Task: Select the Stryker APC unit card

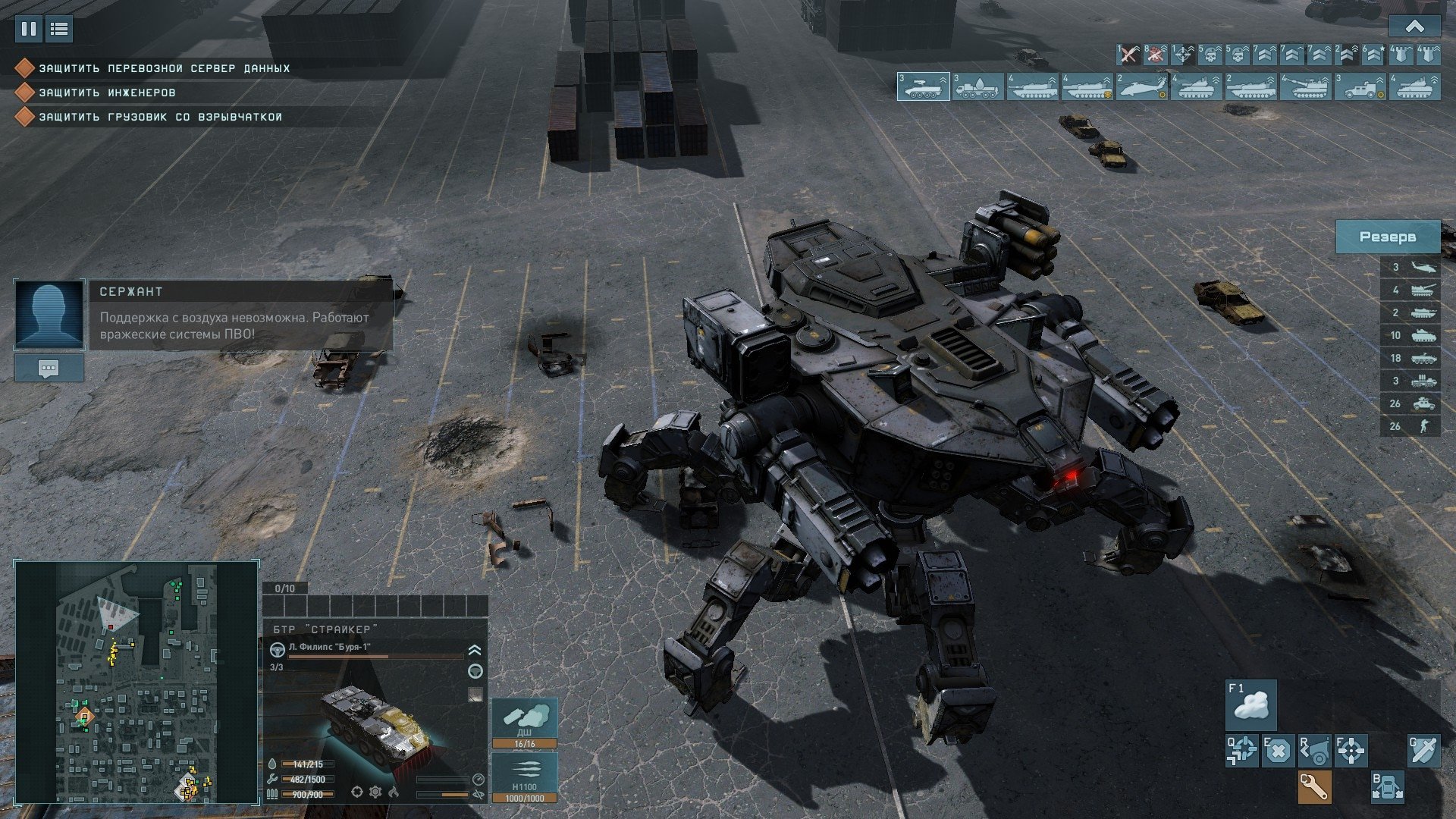Action: click(x=923, y=86)
